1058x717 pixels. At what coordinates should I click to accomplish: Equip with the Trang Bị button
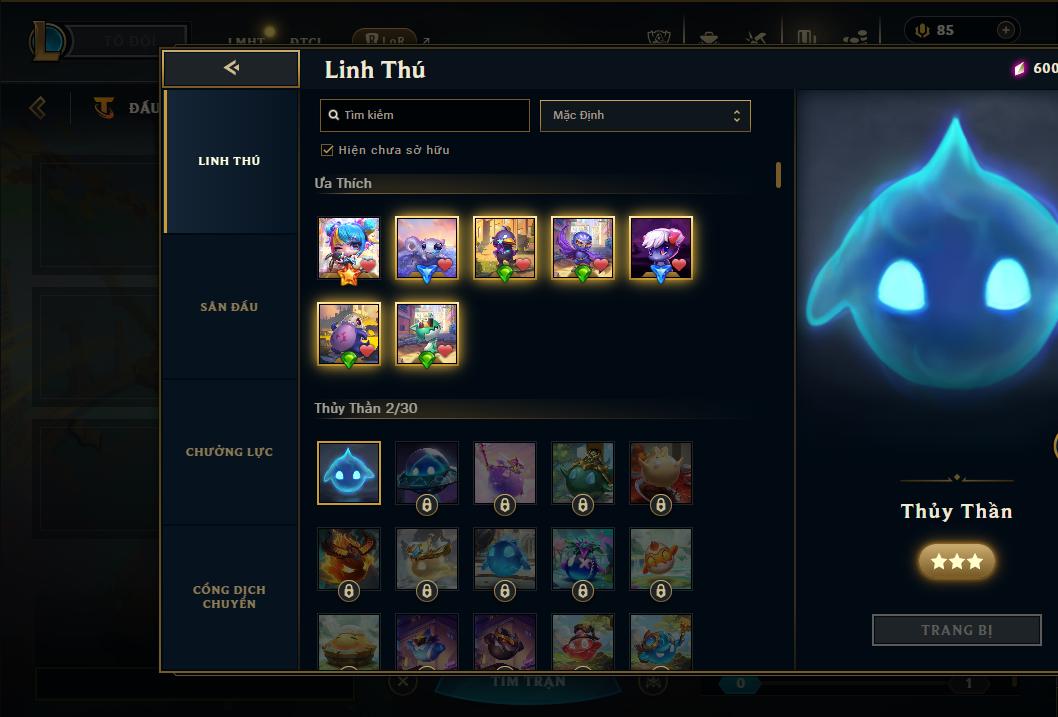tap(956, 630)
